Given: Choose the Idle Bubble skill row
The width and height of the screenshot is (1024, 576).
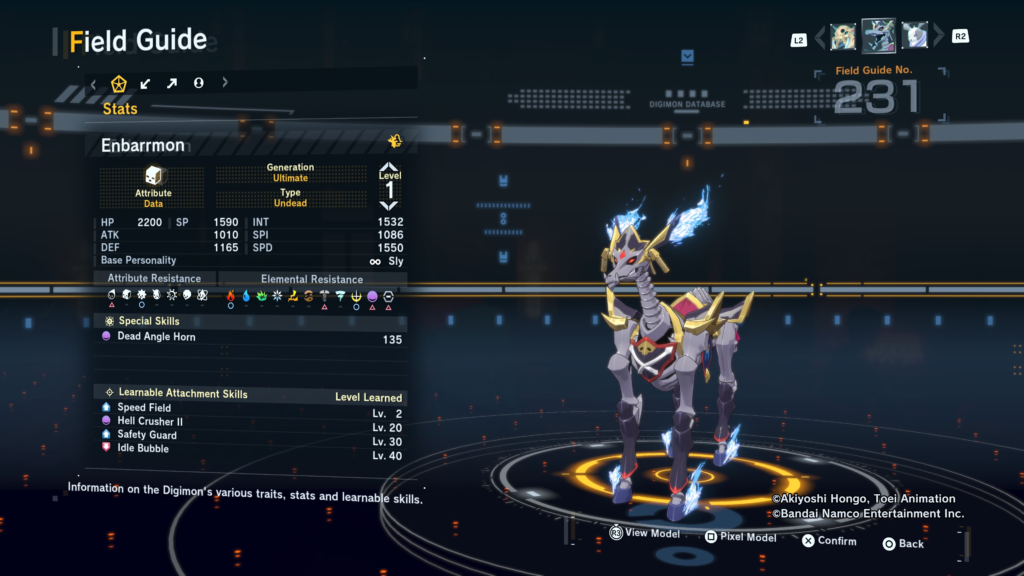Looking at the screenshot, I should tap(143, 449).
